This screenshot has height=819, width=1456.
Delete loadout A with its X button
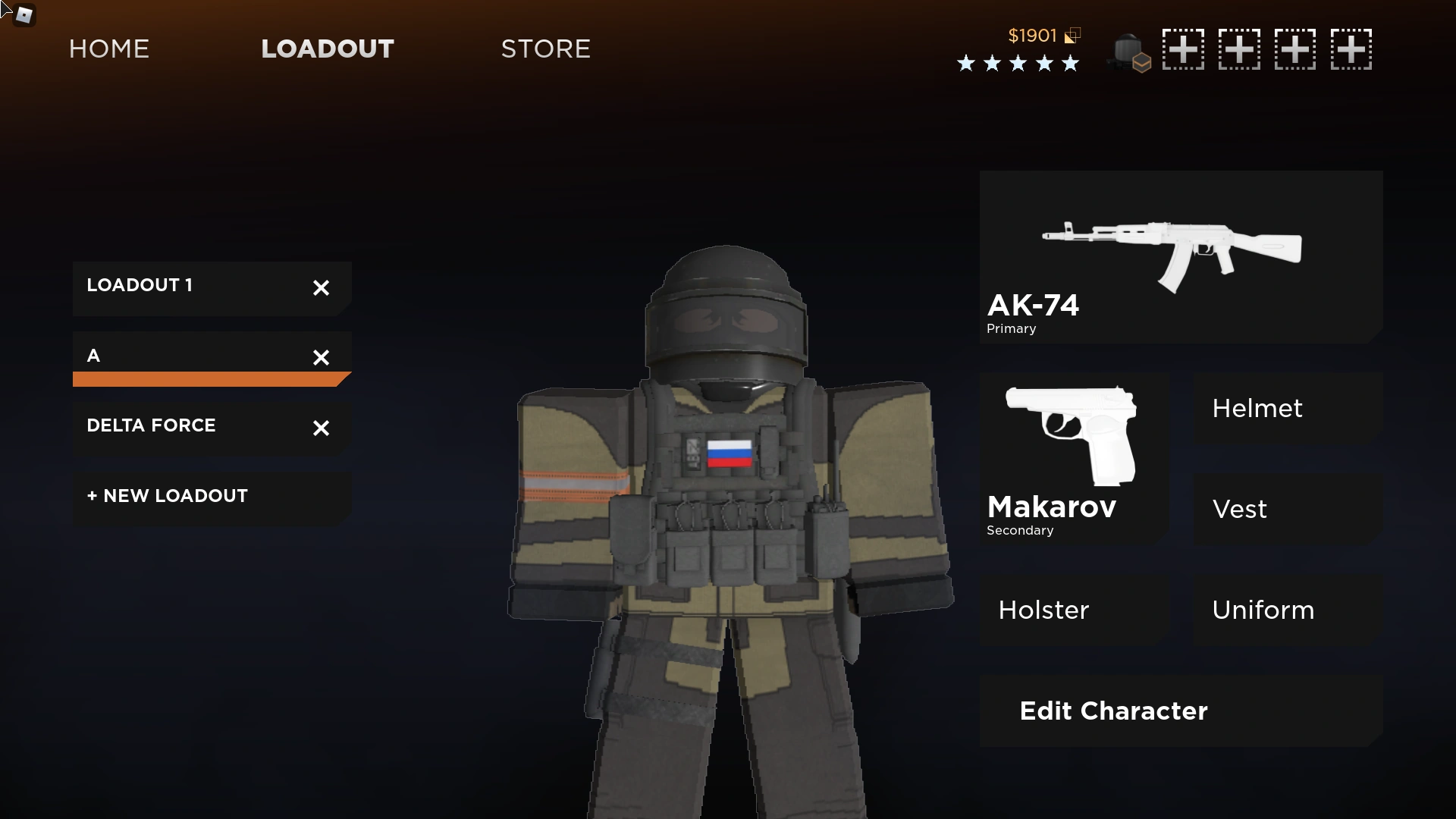[321, 358]
